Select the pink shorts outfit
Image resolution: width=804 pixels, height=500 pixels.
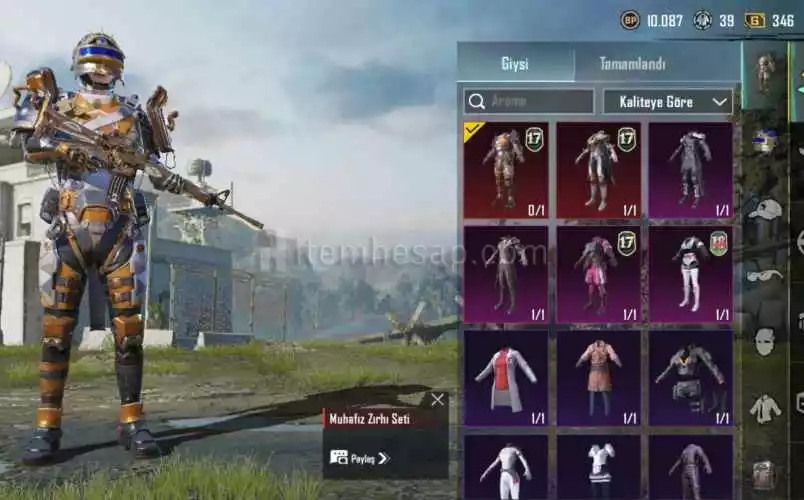point(598,274)
